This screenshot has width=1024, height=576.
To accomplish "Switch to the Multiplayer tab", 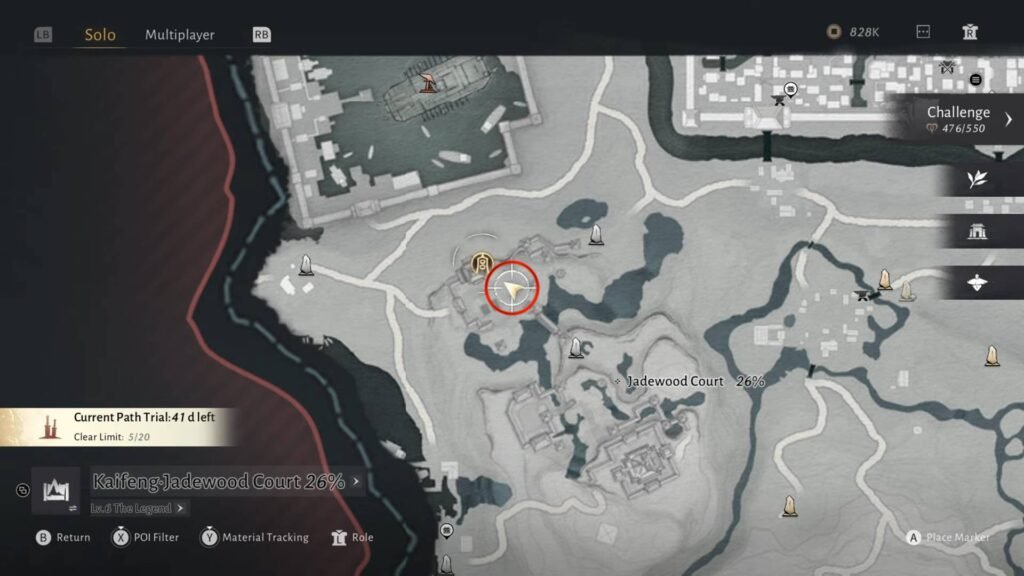I will 180,35.
